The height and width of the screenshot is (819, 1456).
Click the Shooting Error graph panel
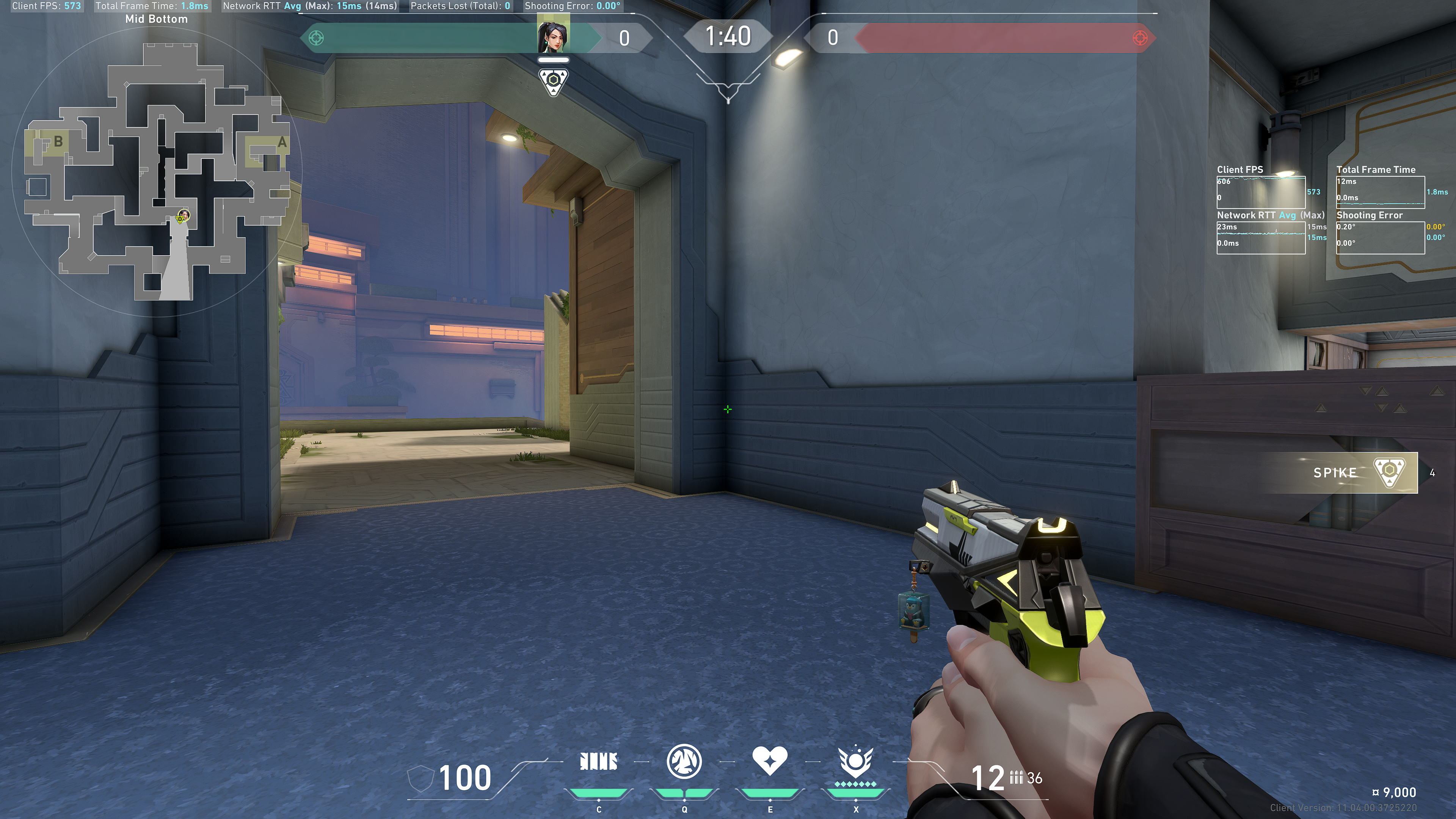point(1380,237)
